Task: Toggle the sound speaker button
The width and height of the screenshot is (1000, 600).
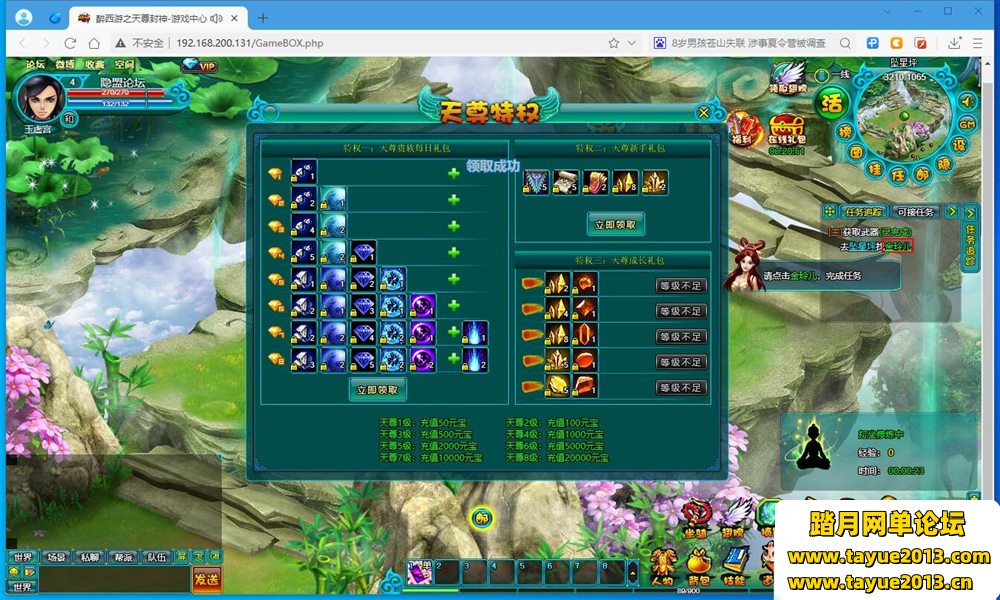Action: [967, 100]
